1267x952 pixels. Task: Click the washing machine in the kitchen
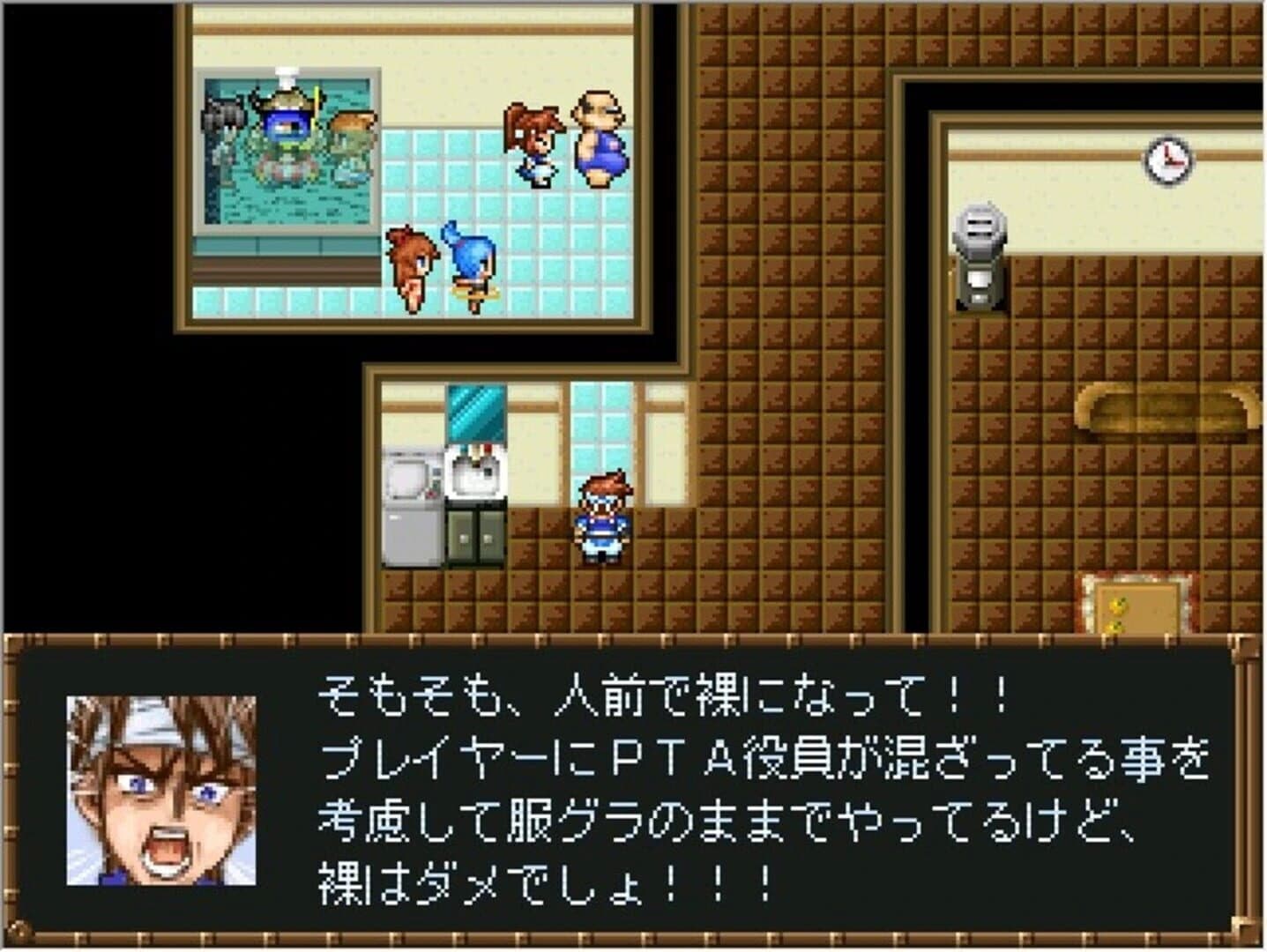(x=412, y=502)
